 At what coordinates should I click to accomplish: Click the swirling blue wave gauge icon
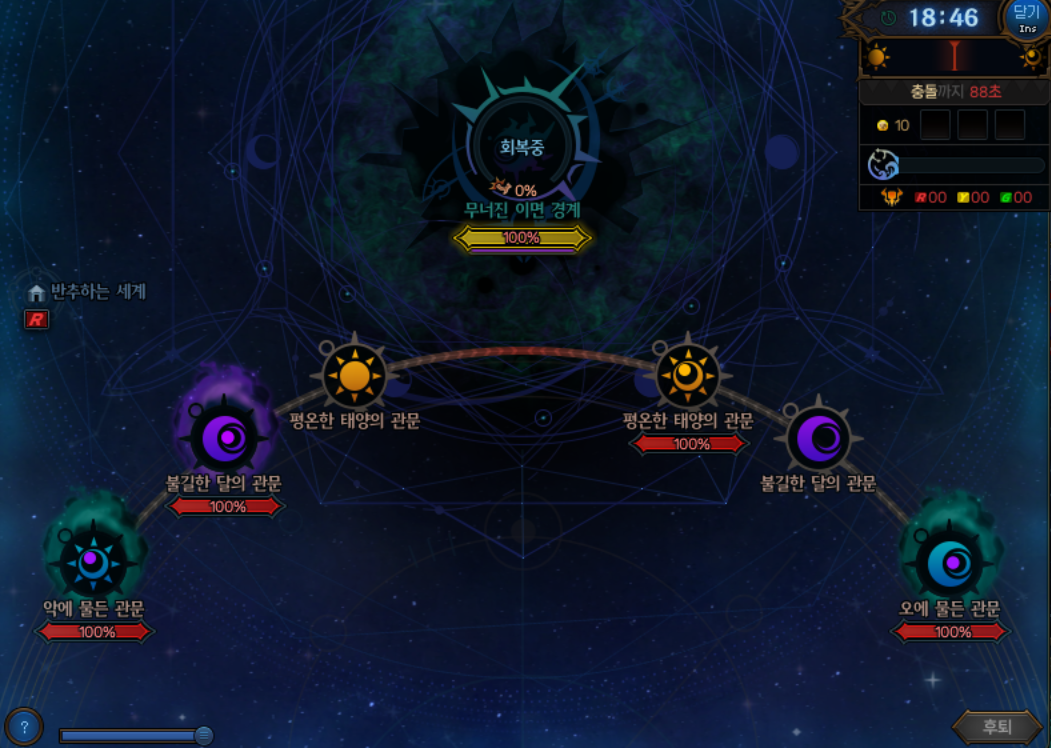[883, 165]
